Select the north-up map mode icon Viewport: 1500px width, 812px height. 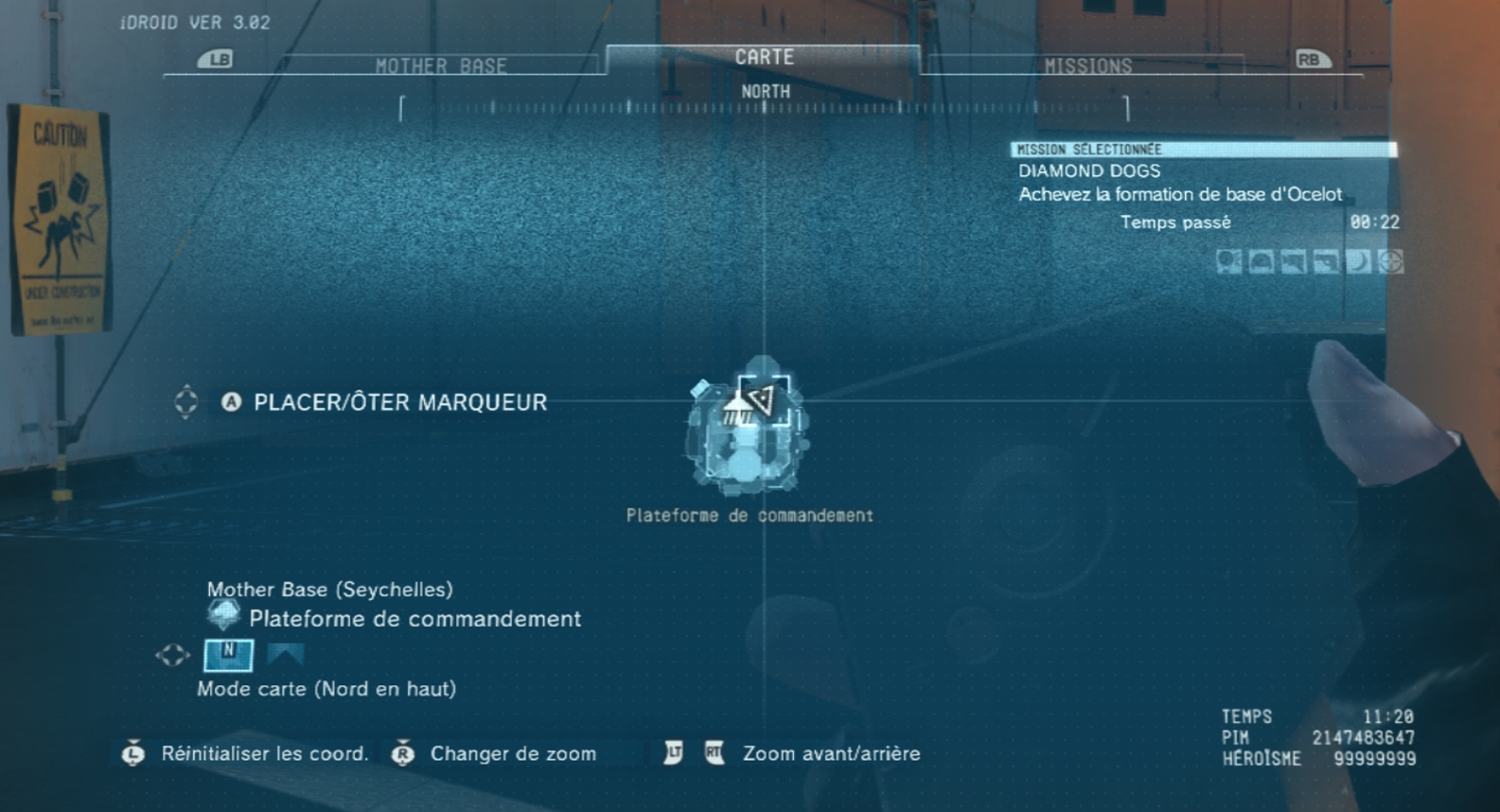click(x=228, y=654)
